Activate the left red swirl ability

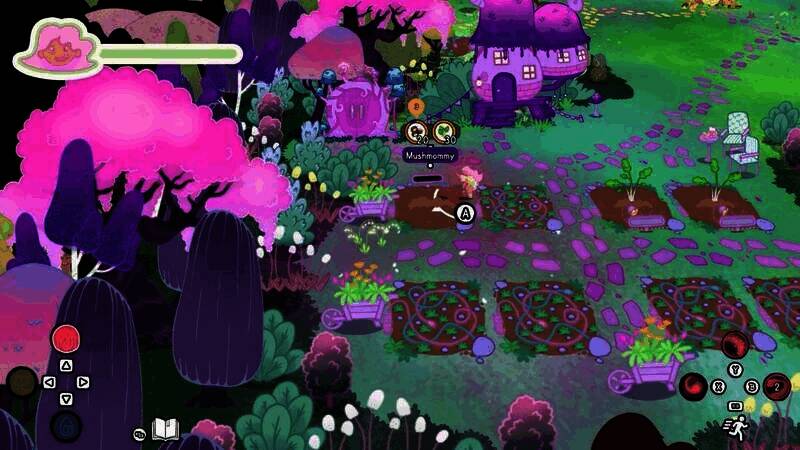pos(694,385)
